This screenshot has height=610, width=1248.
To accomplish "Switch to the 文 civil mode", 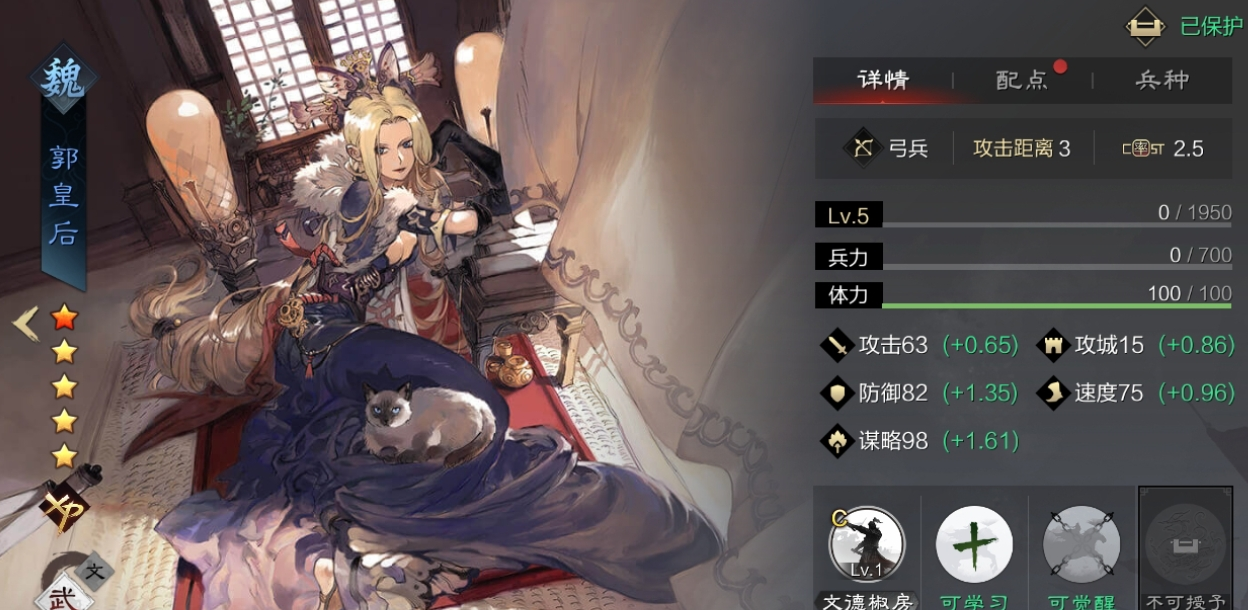I will click(94, 572).
